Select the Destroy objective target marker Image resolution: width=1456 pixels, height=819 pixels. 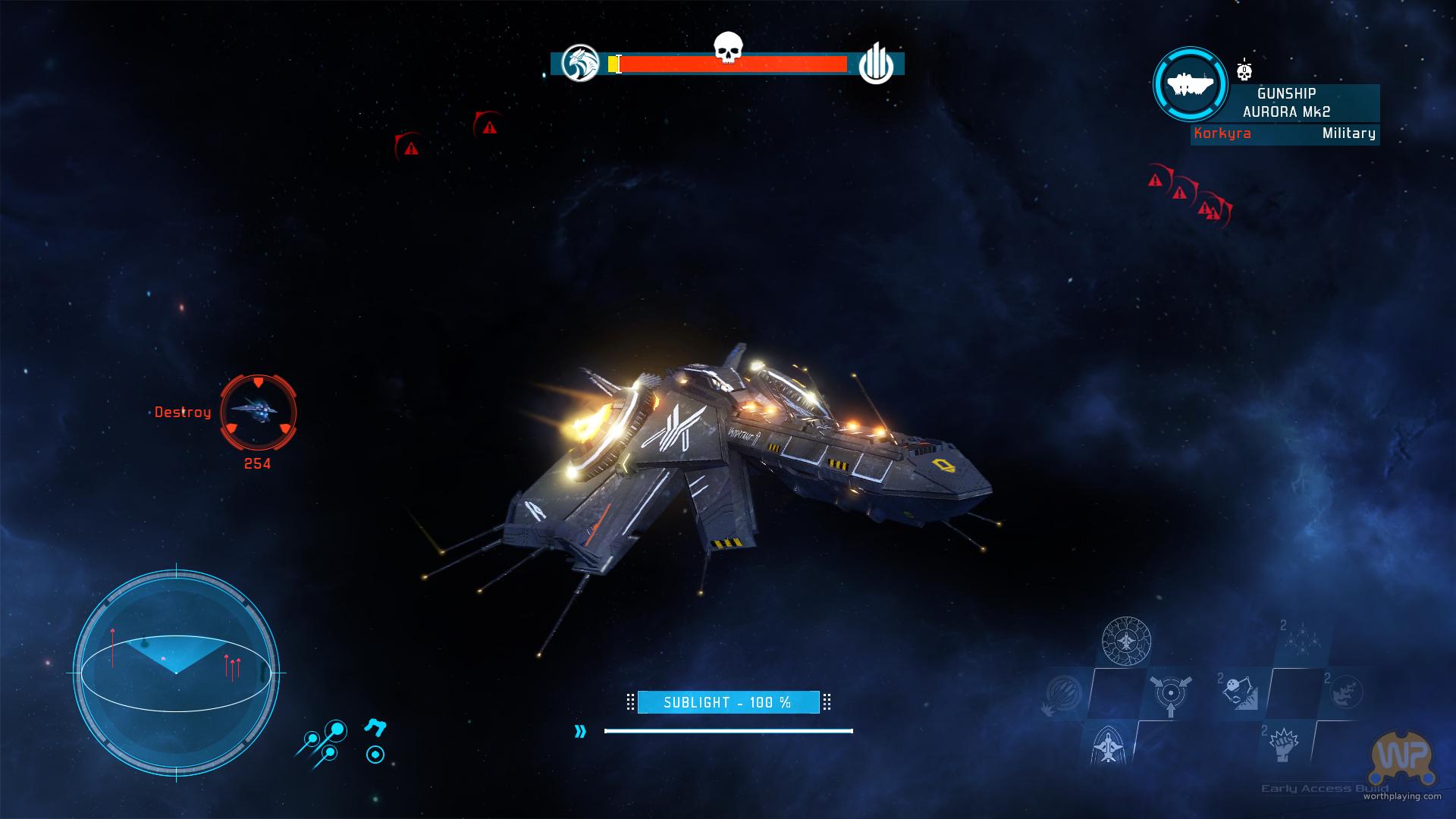[x=258, y=413]
